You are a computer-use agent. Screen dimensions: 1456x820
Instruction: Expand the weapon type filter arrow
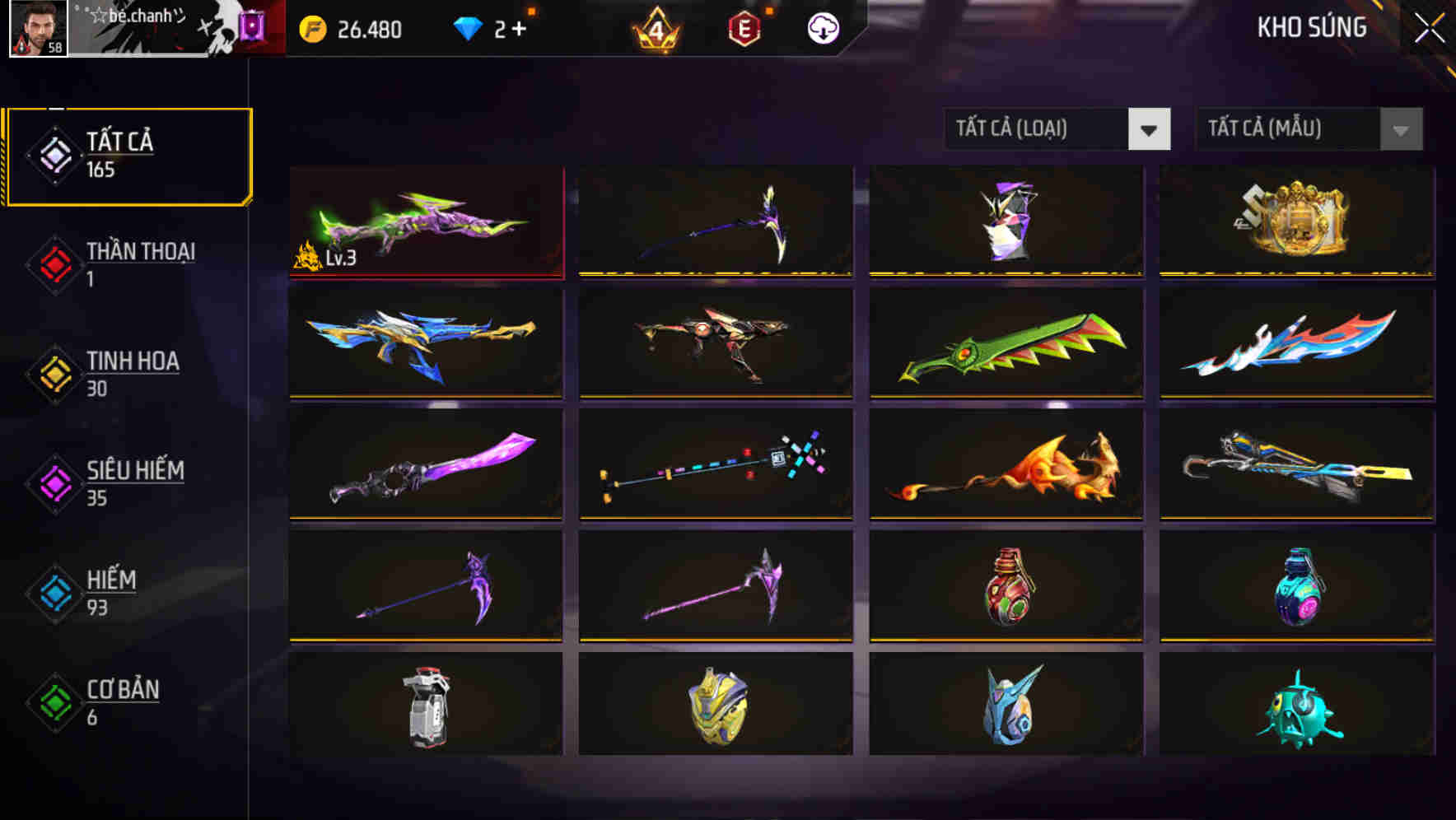tap(1150, 129)
